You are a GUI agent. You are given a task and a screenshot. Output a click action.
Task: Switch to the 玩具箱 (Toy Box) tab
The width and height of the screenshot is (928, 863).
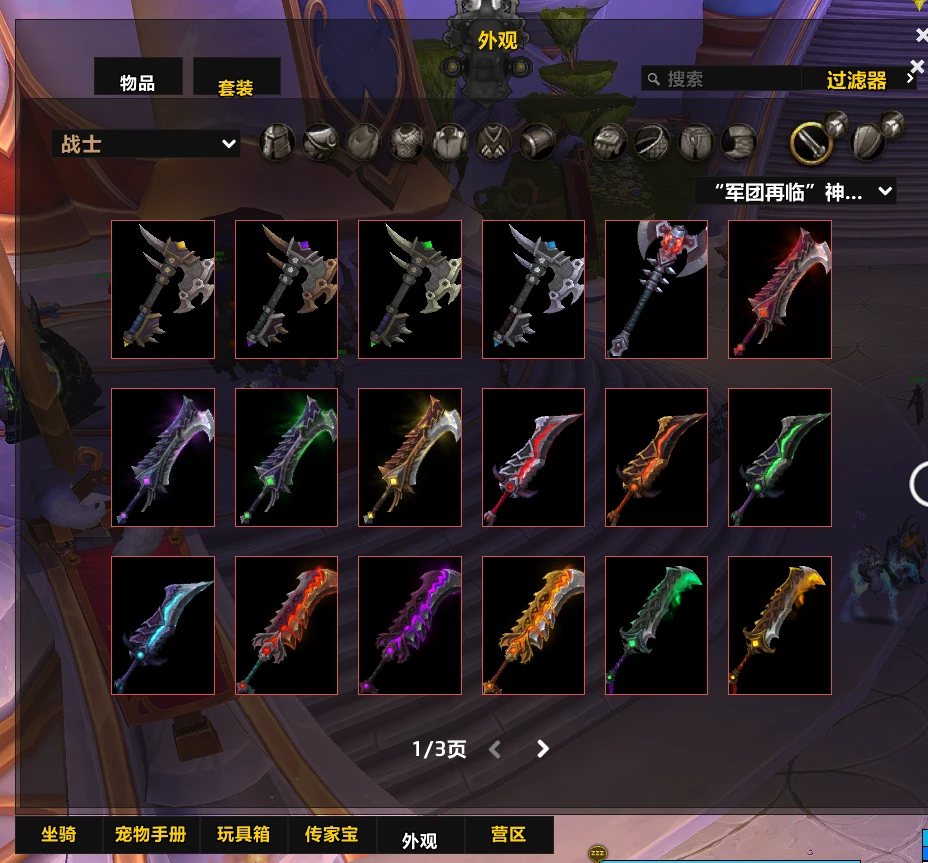(243, 834)
